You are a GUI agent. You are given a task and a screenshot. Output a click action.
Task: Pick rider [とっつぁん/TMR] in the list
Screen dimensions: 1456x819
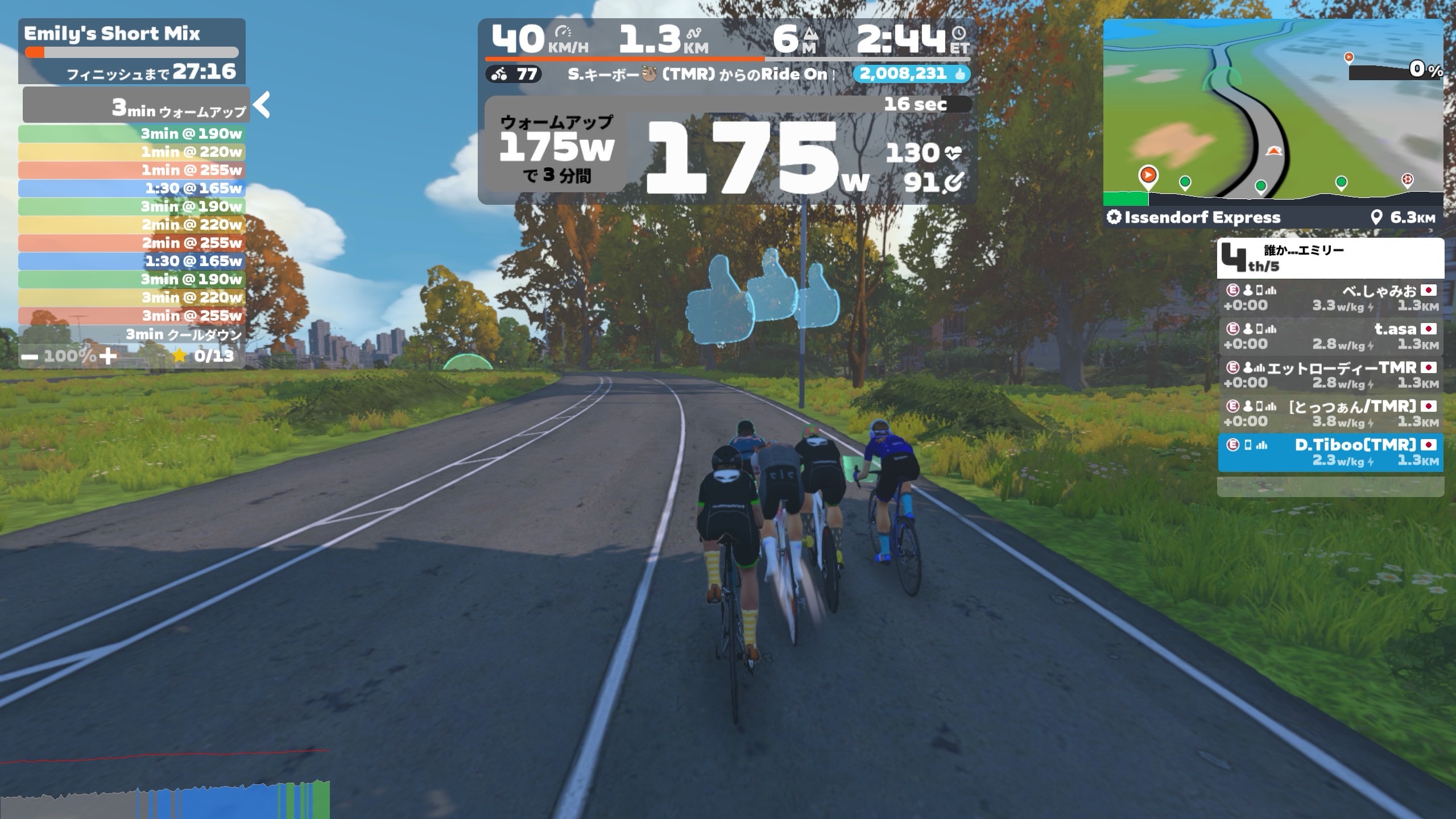[1330, 414]
